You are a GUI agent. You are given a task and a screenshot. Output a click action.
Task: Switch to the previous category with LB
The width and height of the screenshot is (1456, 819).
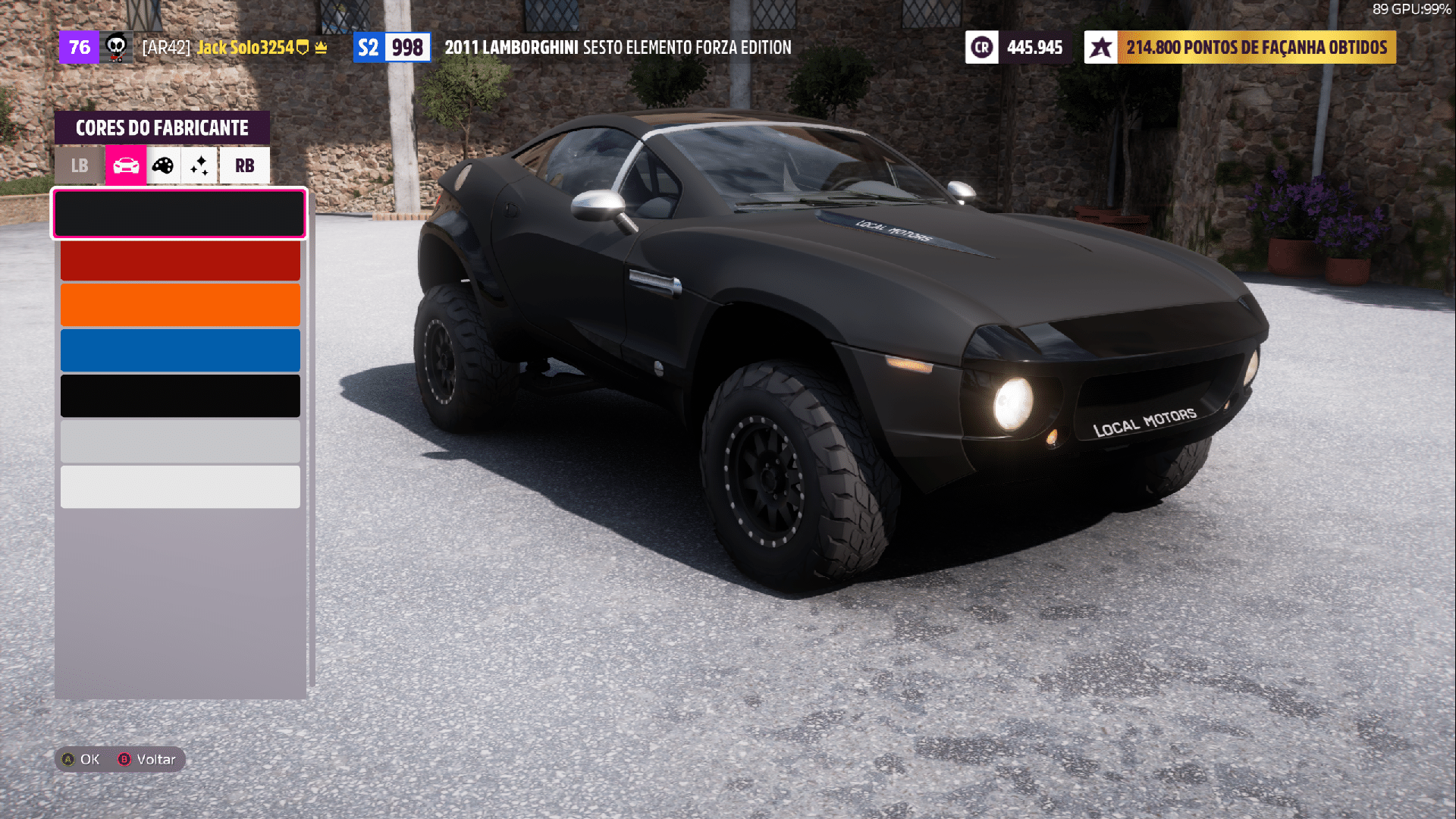pos(78,165)
